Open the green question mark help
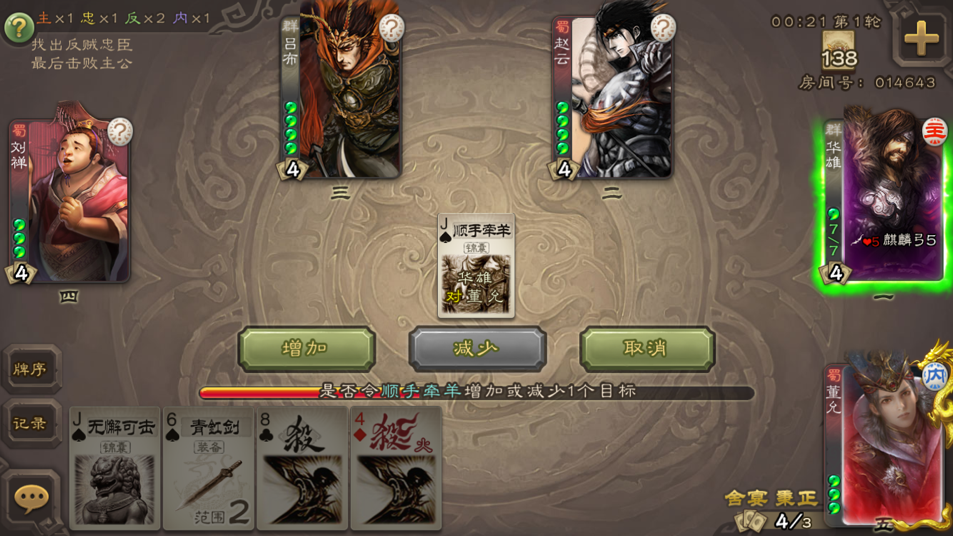 [18, 27]
